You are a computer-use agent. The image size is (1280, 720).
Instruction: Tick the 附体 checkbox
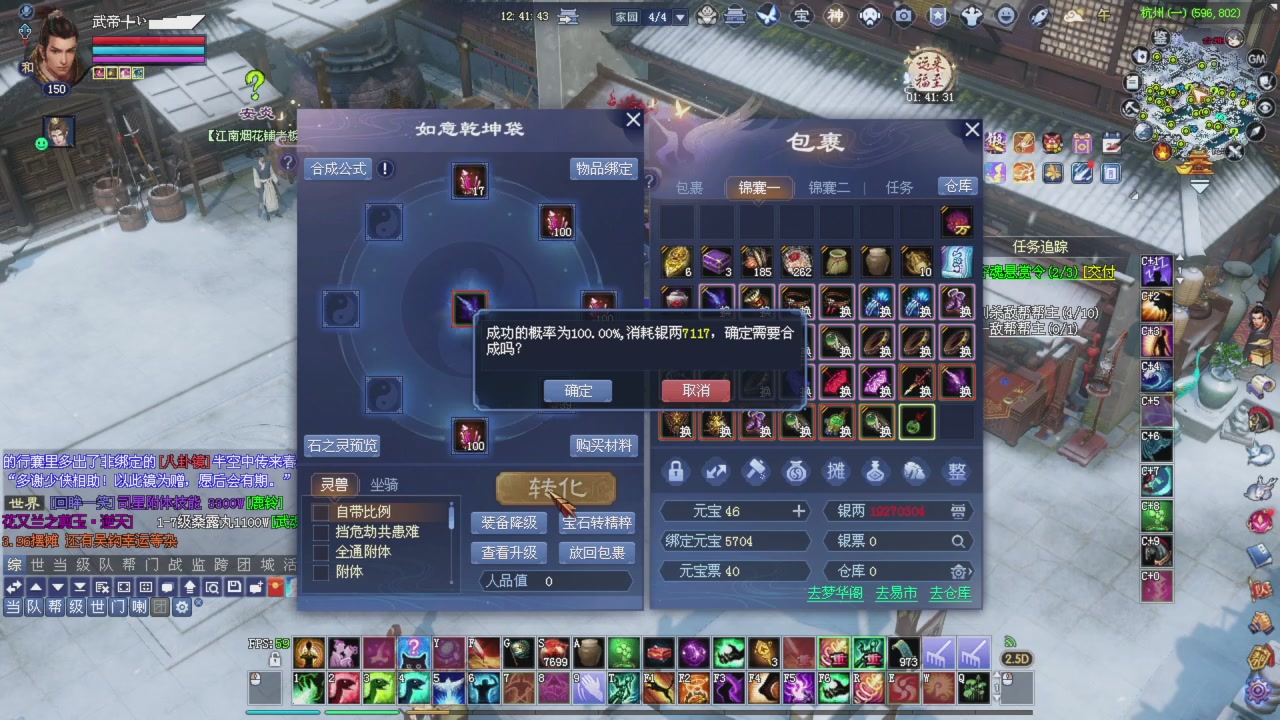320,572
